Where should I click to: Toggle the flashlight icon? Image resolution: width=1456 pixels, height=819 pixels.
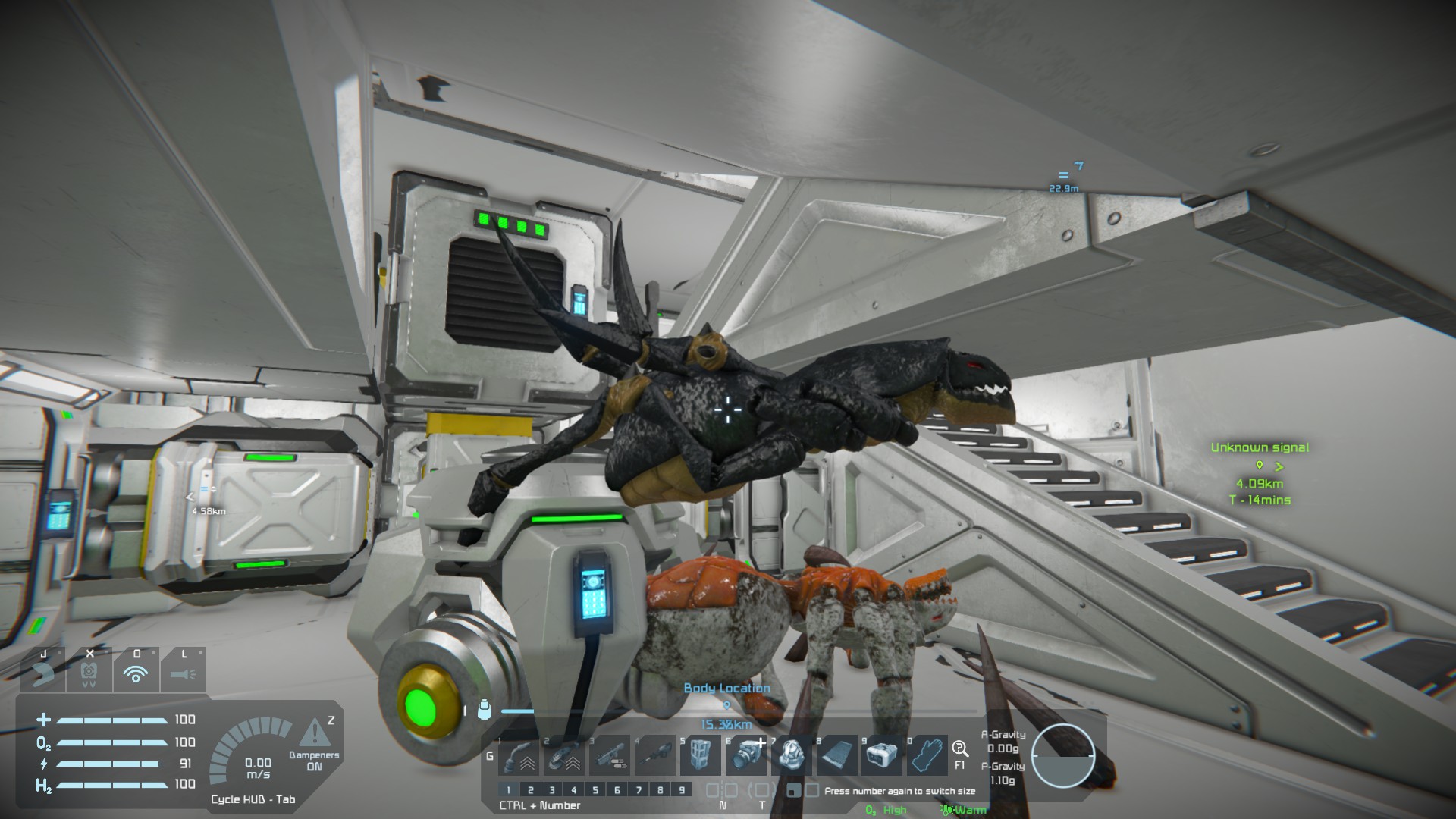pos(183,672)
